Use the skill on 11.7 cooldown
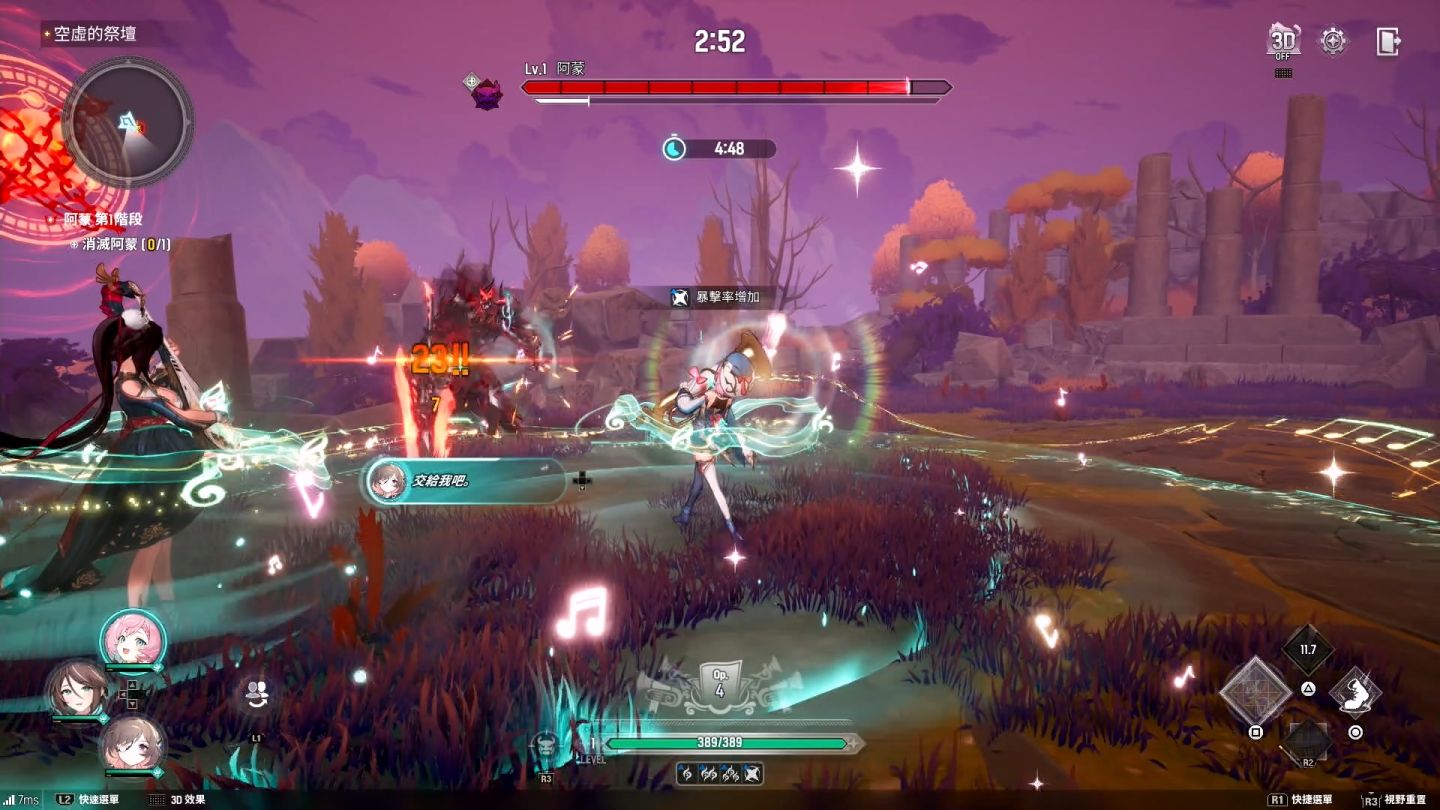This screenshot has width=1440, height=810. (1307, 650)
